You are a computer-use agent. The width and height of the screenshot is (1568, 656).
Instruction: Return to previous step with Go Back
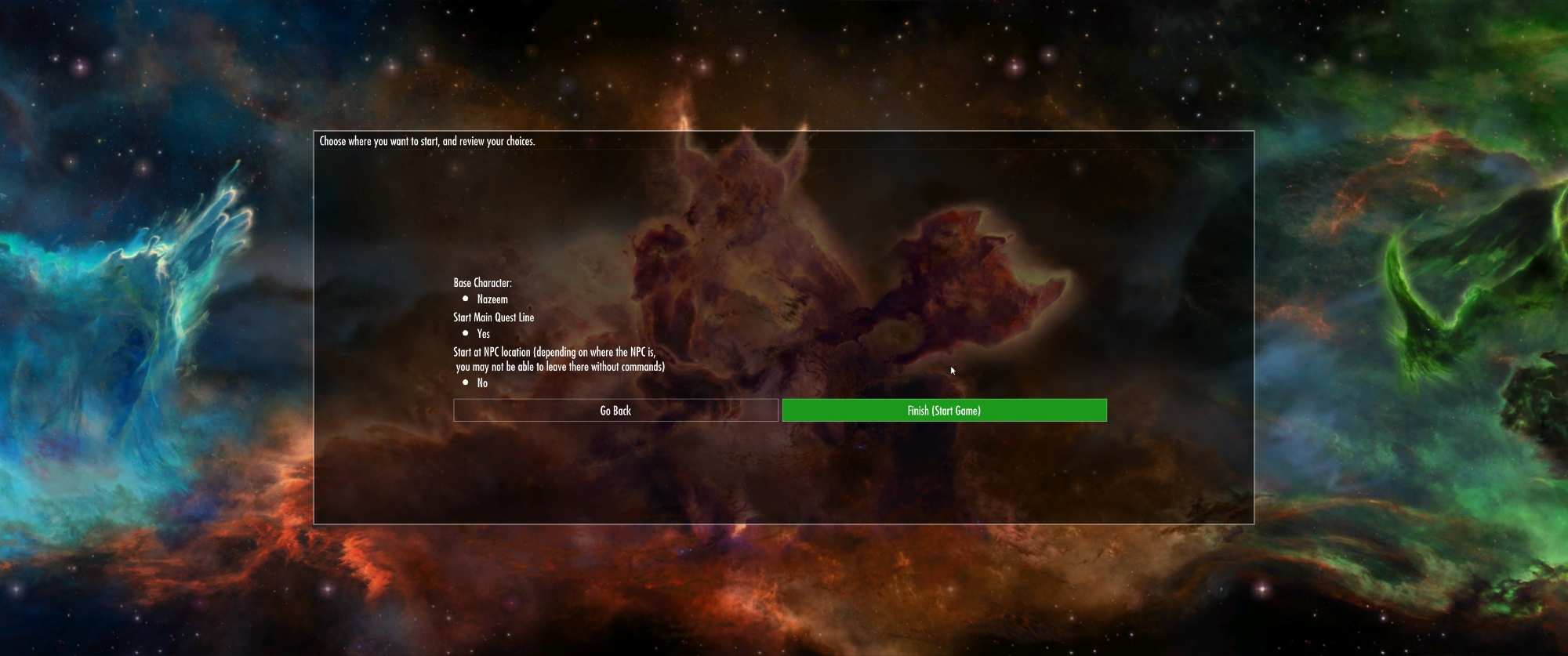(615, 411)
